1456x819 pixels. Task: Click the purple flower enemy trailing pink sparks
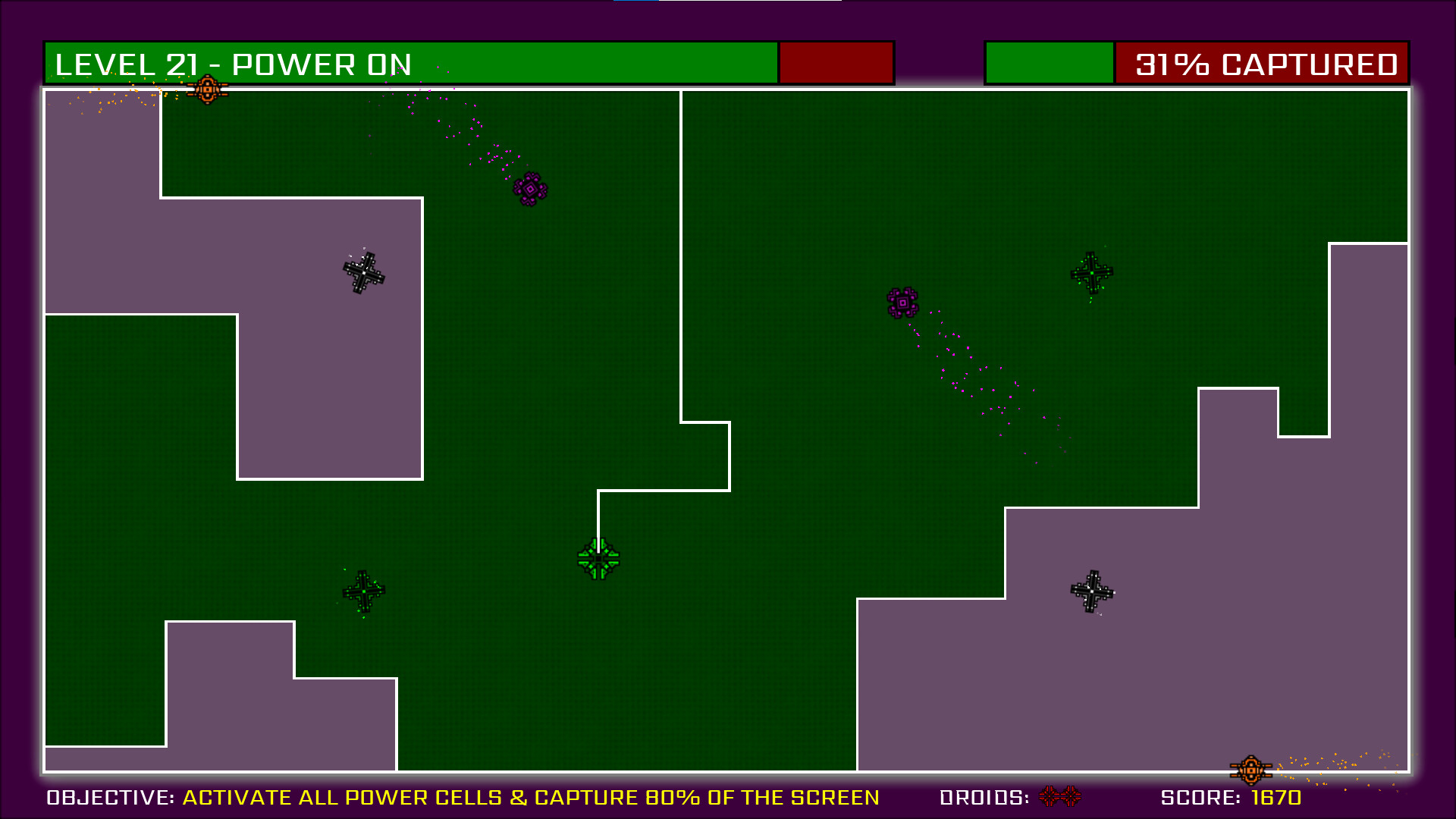click(902, 301)
